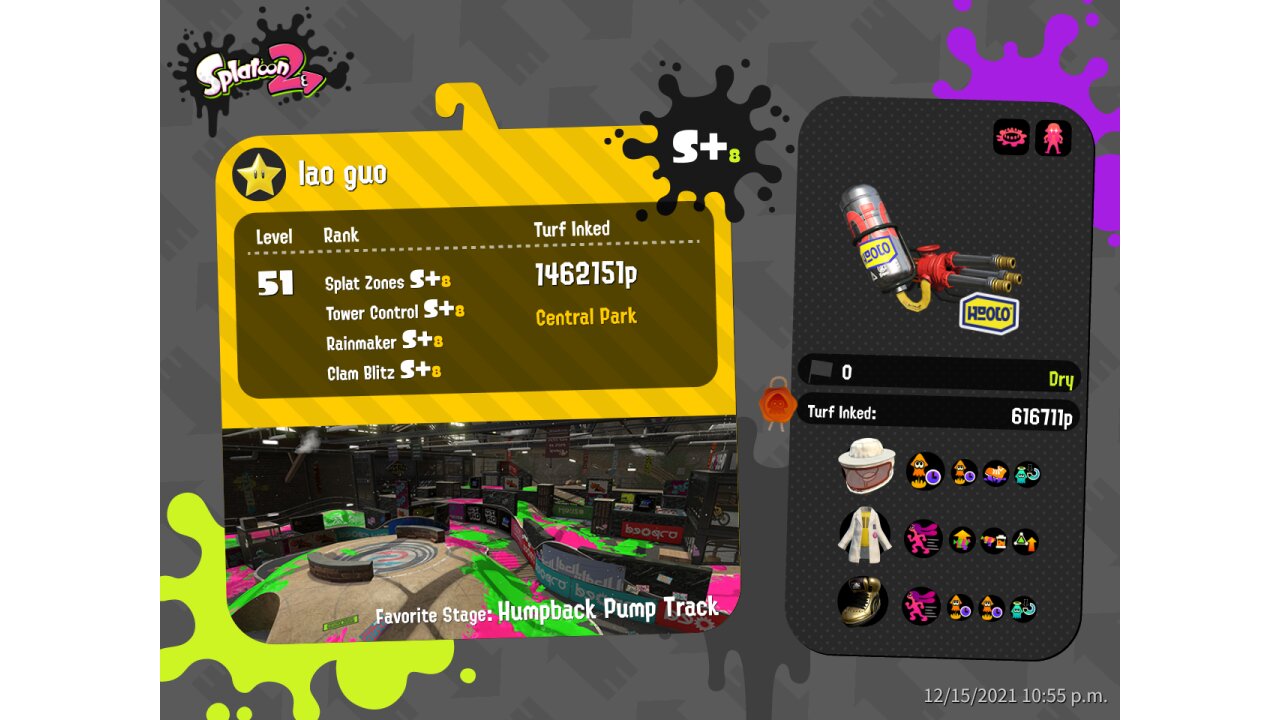Click the star icon beside lao guo

259,174
